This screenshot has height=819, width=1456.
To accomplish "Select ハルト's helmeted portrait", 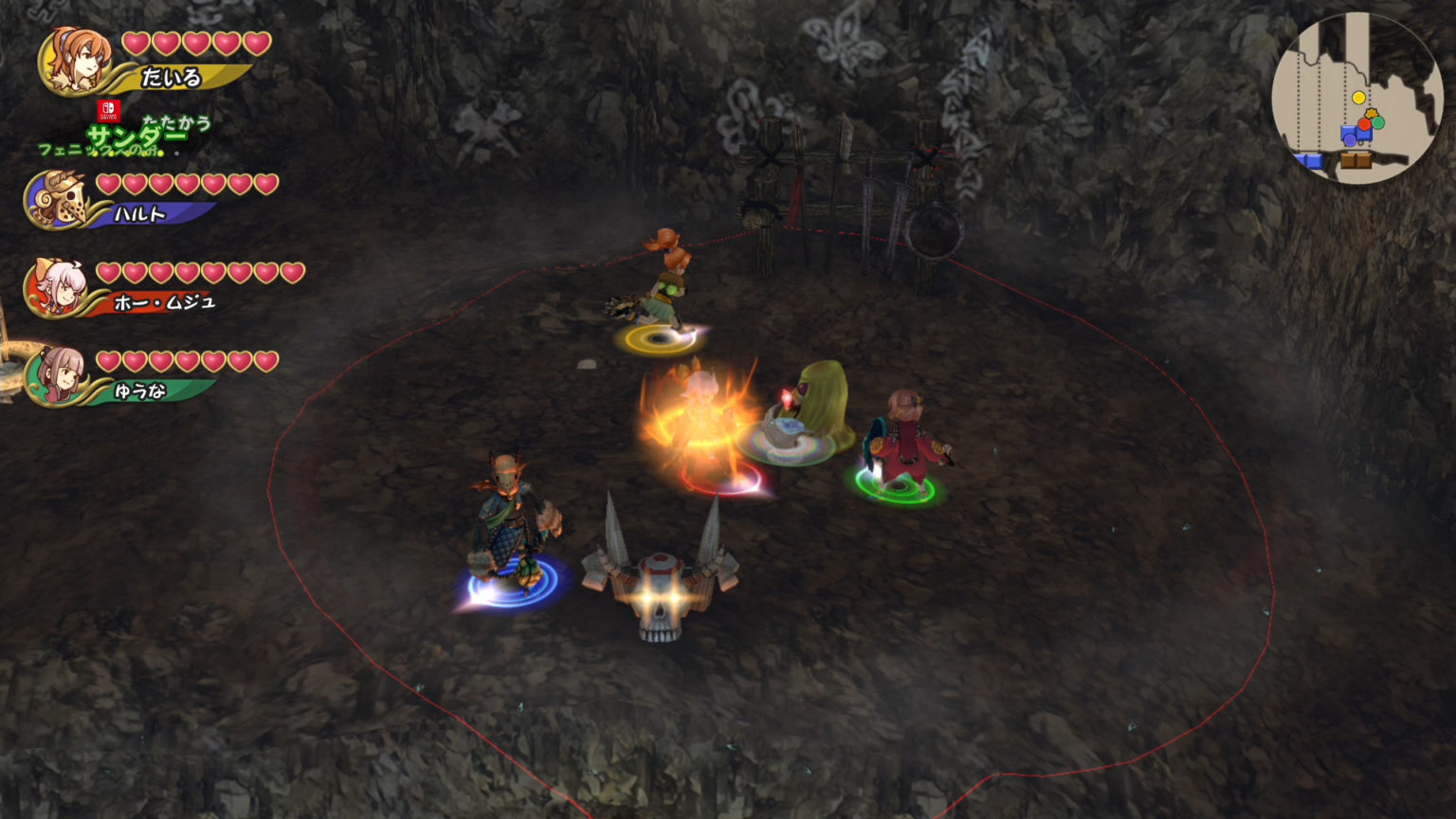I will (59, 198).
